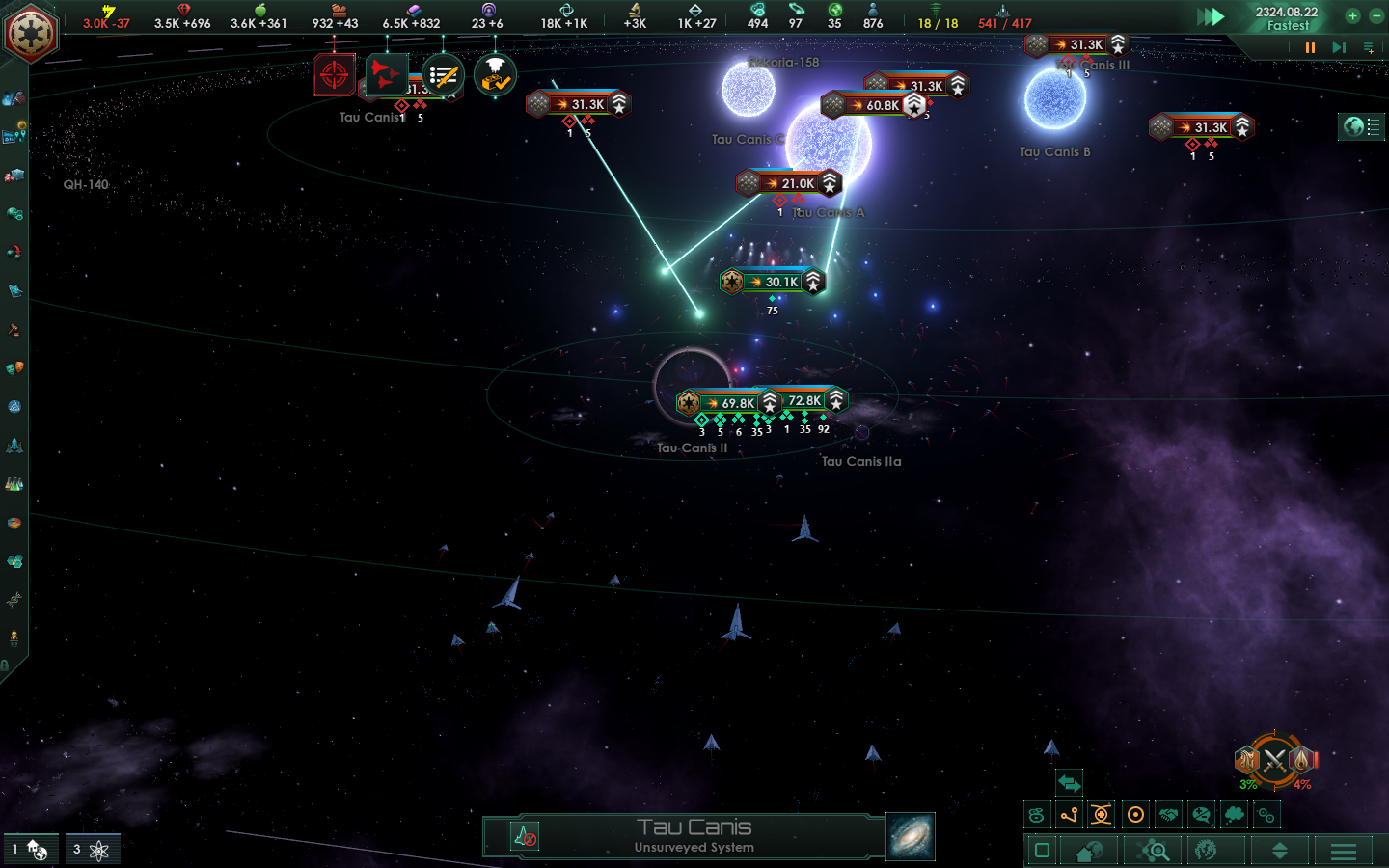Open the Technology panel using the flasks icon
The width and height of the screenshot is (1389, 868).
pyautogui.click(x=14, y=485)
